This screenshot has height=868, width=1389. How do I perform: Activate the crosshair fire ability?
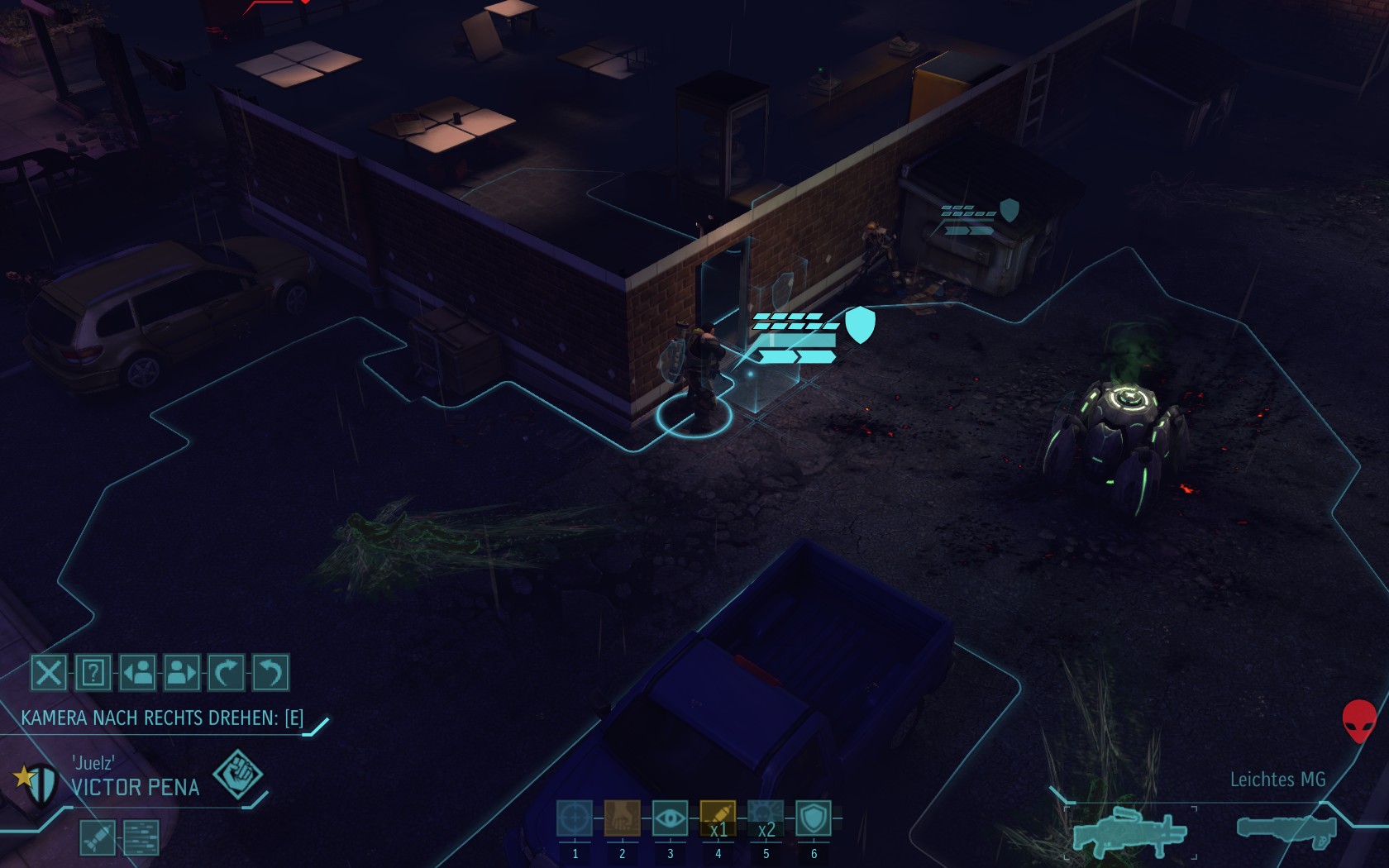point(575,819)
